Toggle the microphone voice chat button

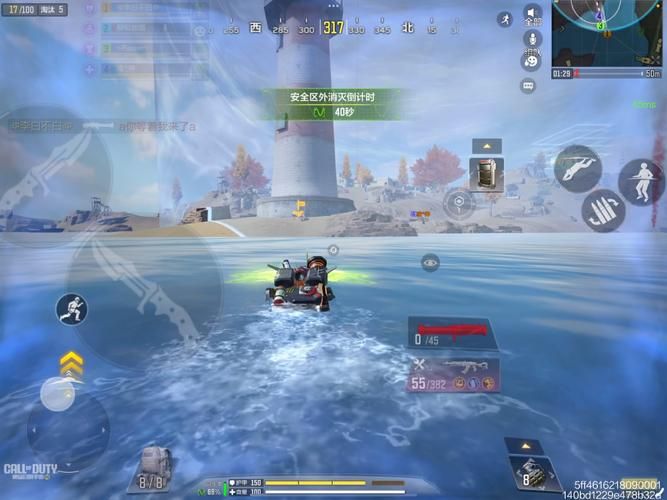[531, 39]
